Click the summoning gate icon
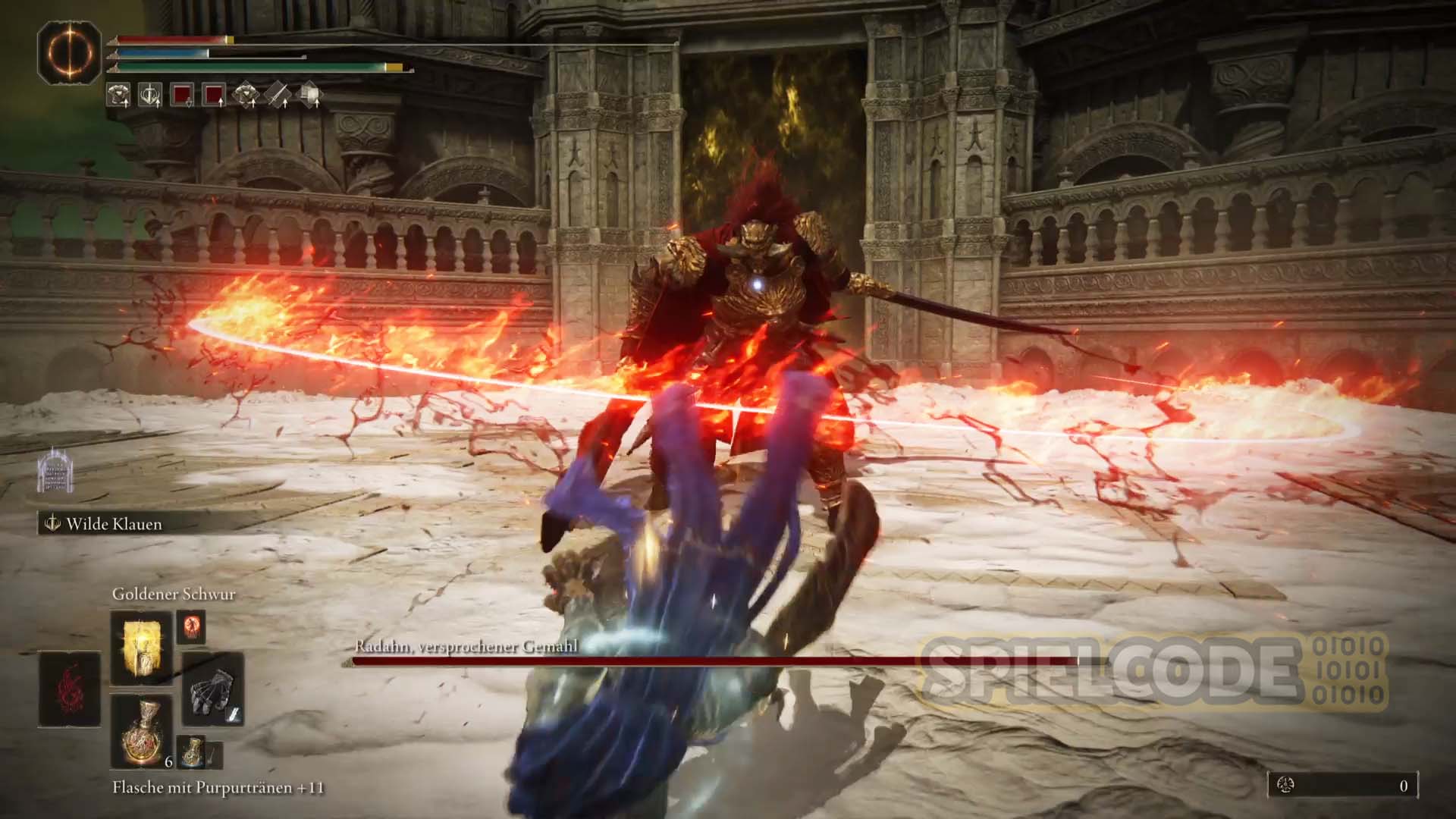 click(x=55, y=470)
